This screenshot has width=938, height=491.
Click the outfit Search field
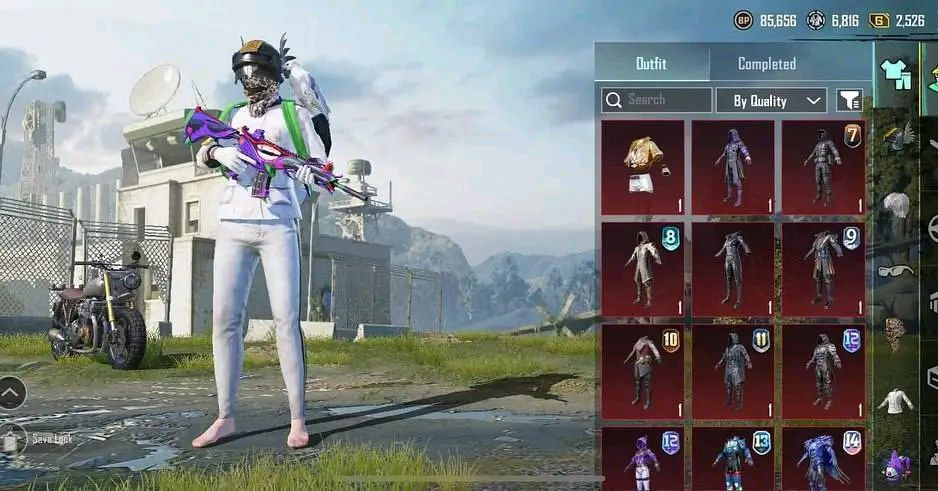[657, 100]
